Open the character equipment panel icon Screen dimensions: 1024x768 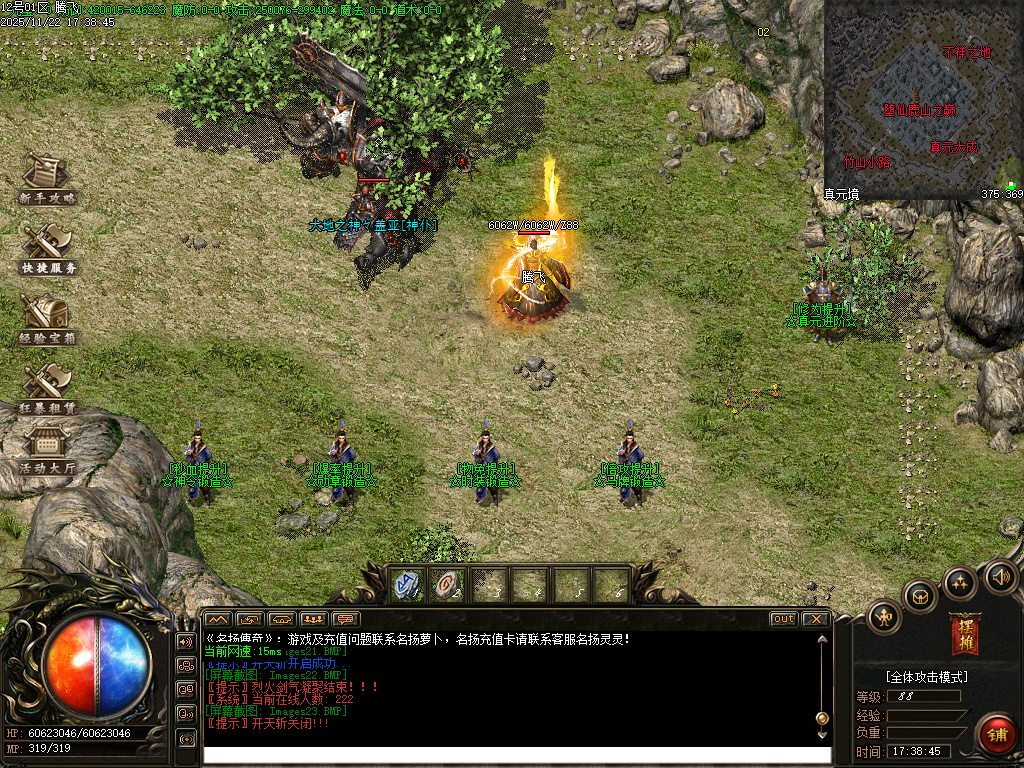(x=885, y=616)
